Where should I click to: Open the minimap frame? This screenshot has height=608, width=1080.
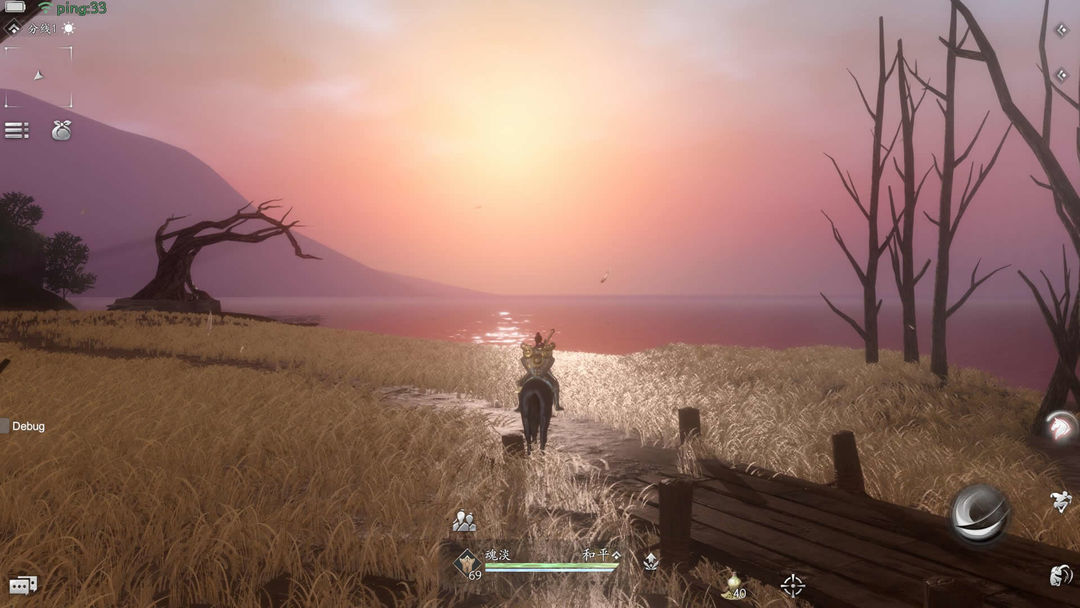click(38, 76)
